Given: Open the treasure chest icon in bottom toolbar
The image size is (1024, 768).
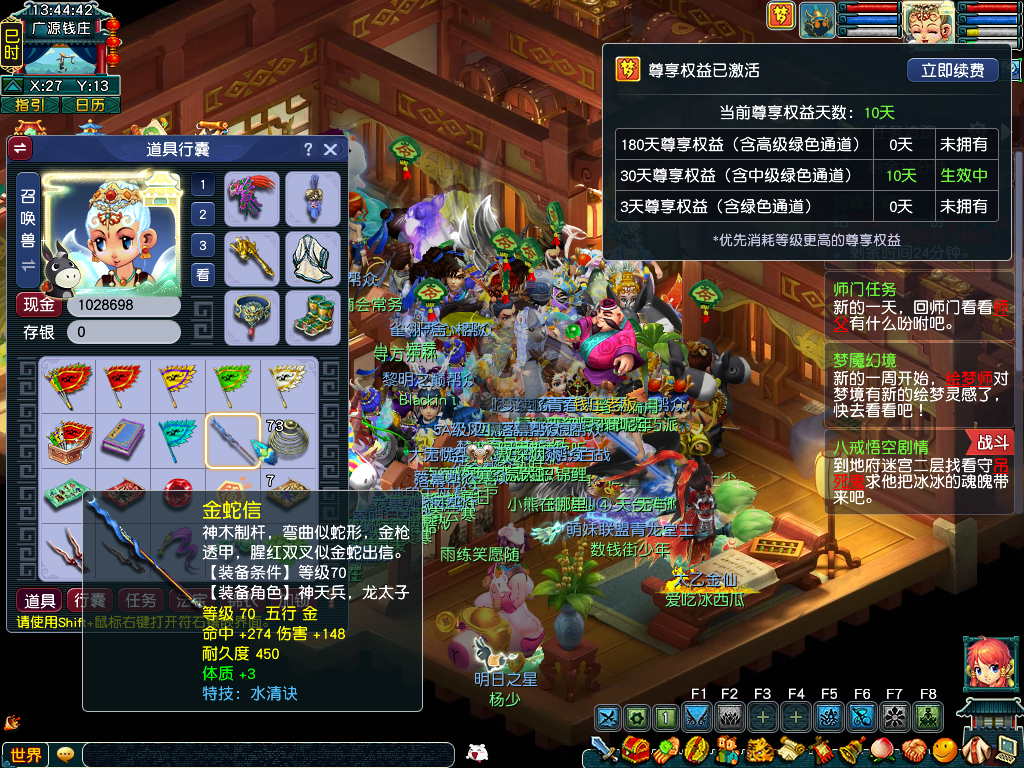Looking at the screenshot, I should (633, 749).
